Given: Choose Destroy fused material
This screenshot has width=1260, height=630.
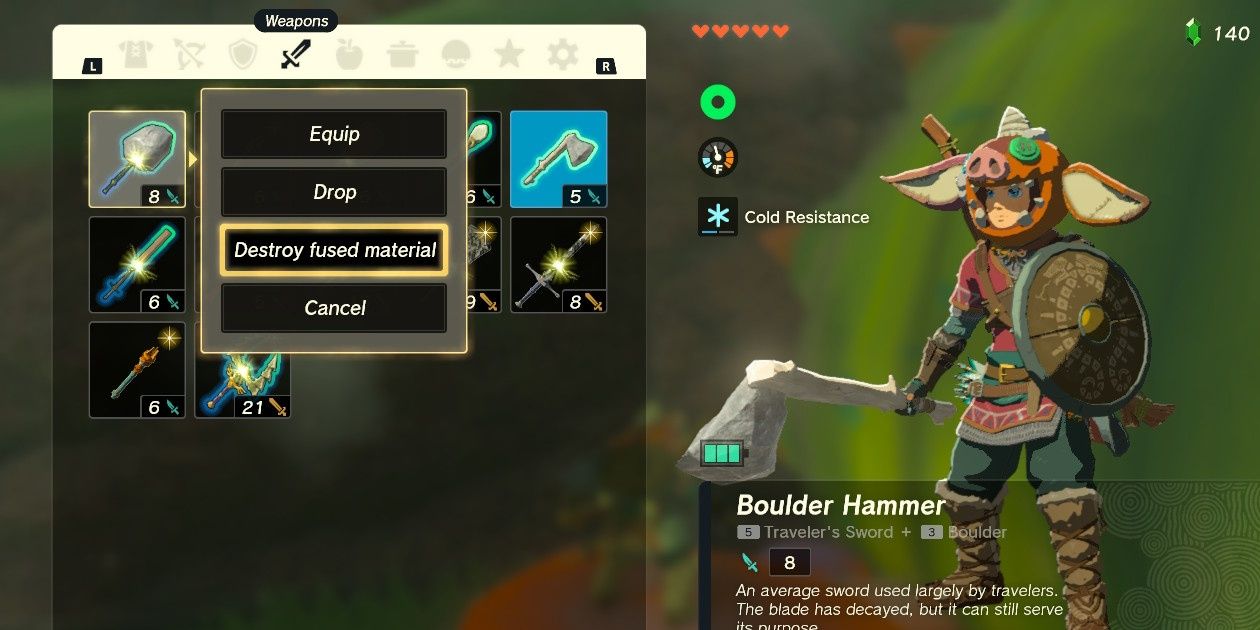Looking at the screenshot, I should pos(334,250).
